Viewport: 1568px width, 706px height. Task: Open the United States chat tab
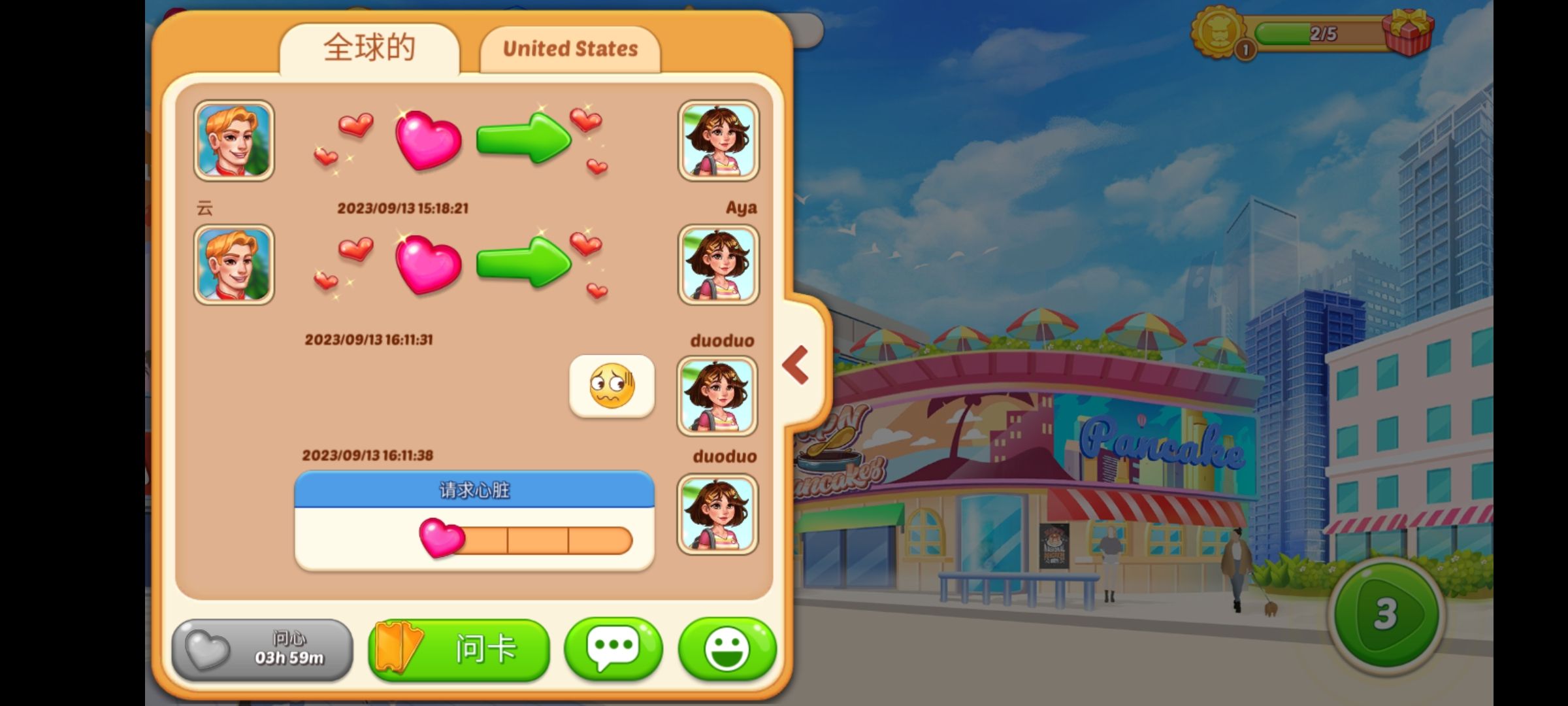click(570, 49)
